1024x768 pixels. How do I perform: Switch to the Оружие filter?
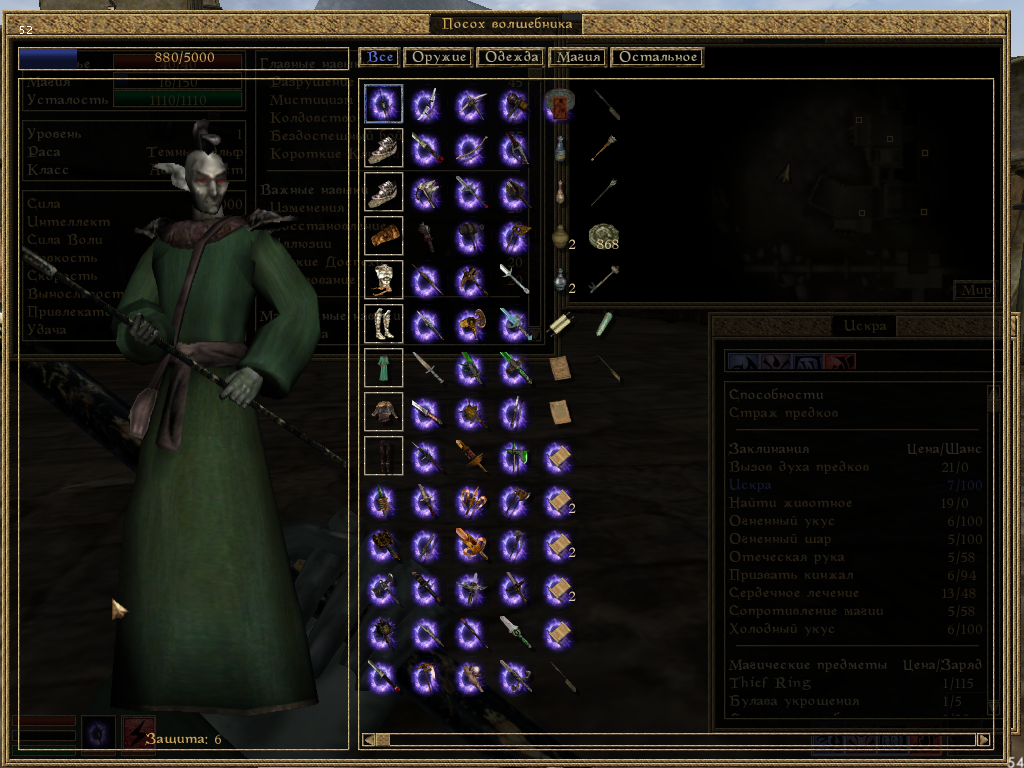438,57
